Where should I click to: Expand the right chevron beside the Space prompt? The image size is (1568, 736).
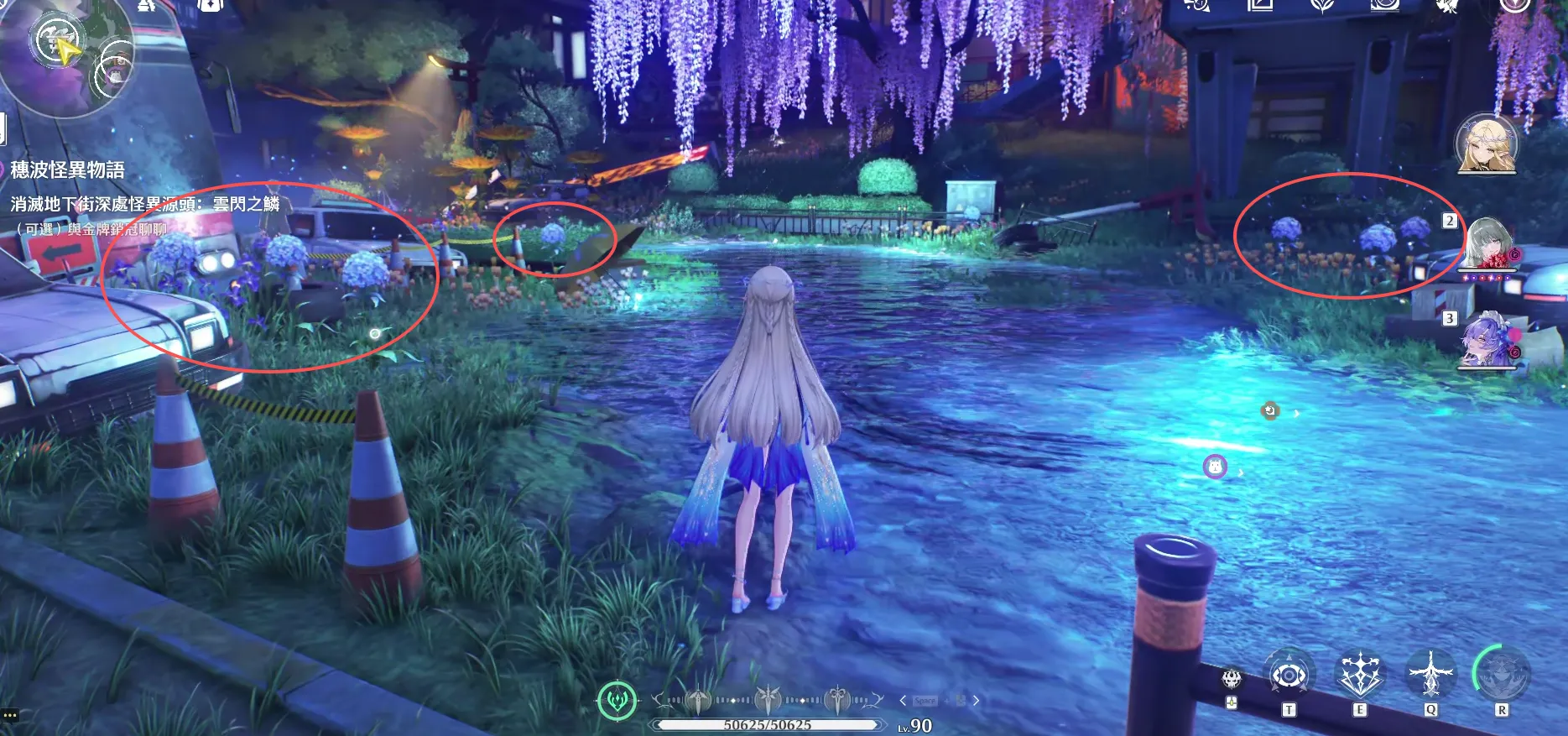click(976, 701)
